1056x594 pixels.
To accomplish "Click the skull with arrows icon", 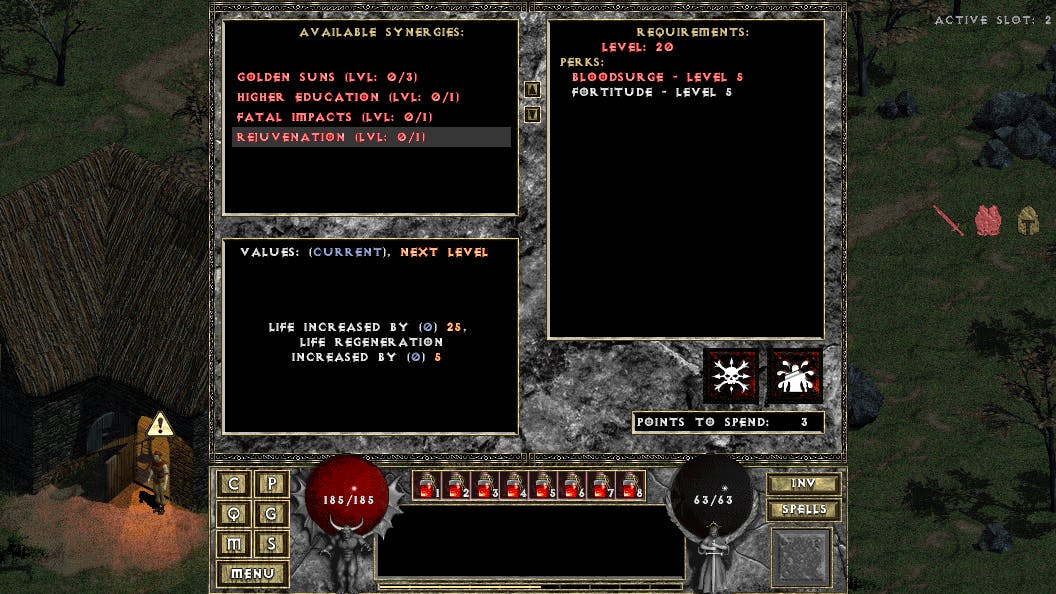I will click(731, 376).
